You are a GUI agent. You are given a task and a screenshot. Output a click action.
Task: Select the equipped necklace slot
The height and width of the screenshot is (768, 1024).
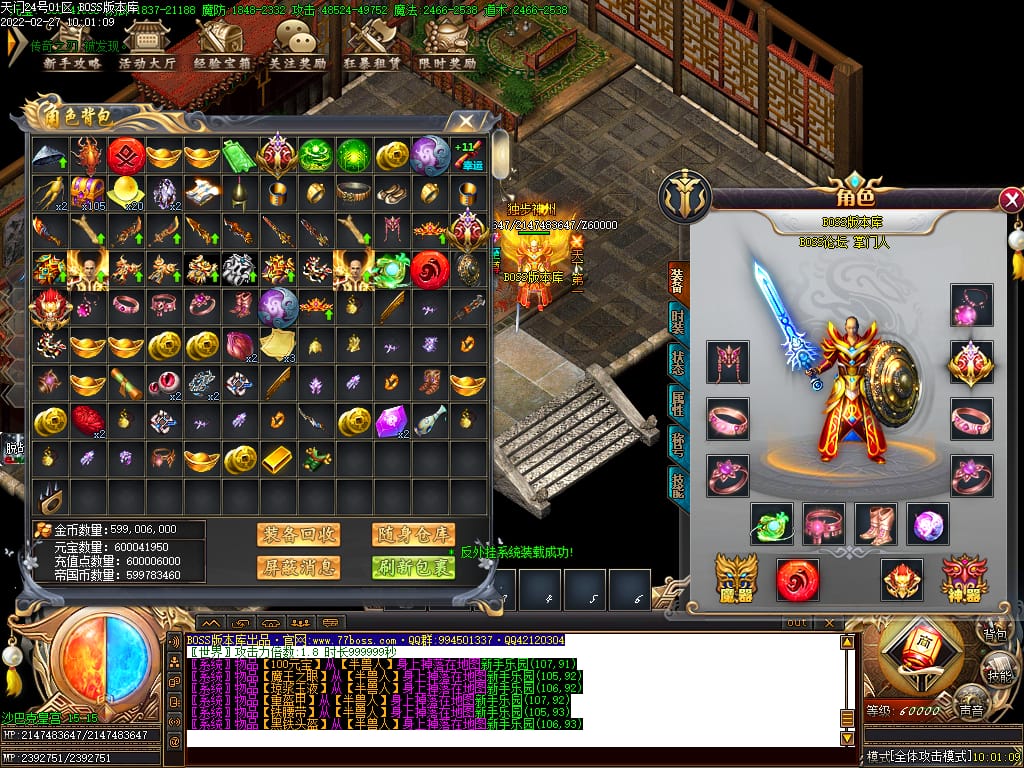click(971, 306)
